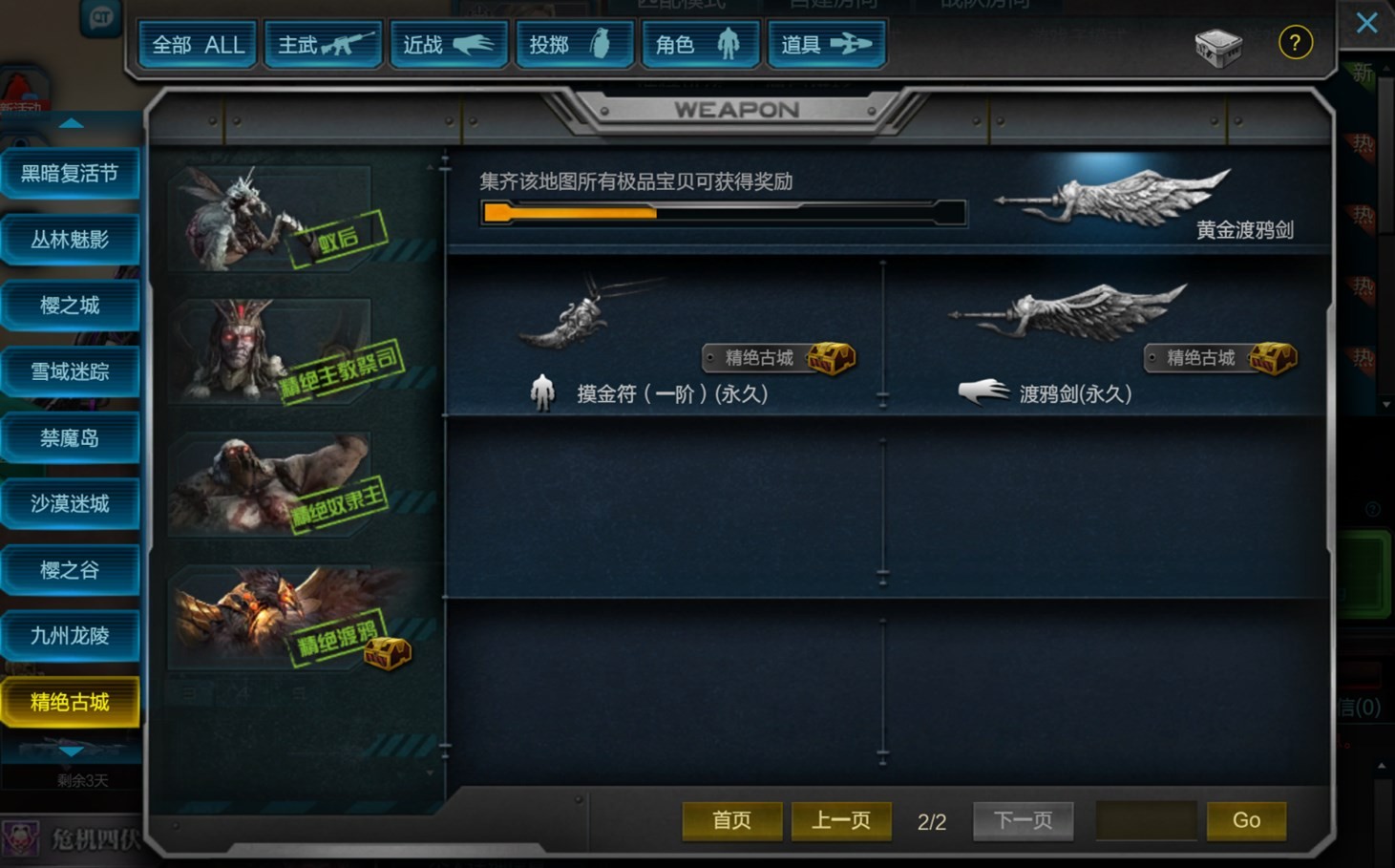Open the 近战 melee category tab

click(x=449, y=45)
